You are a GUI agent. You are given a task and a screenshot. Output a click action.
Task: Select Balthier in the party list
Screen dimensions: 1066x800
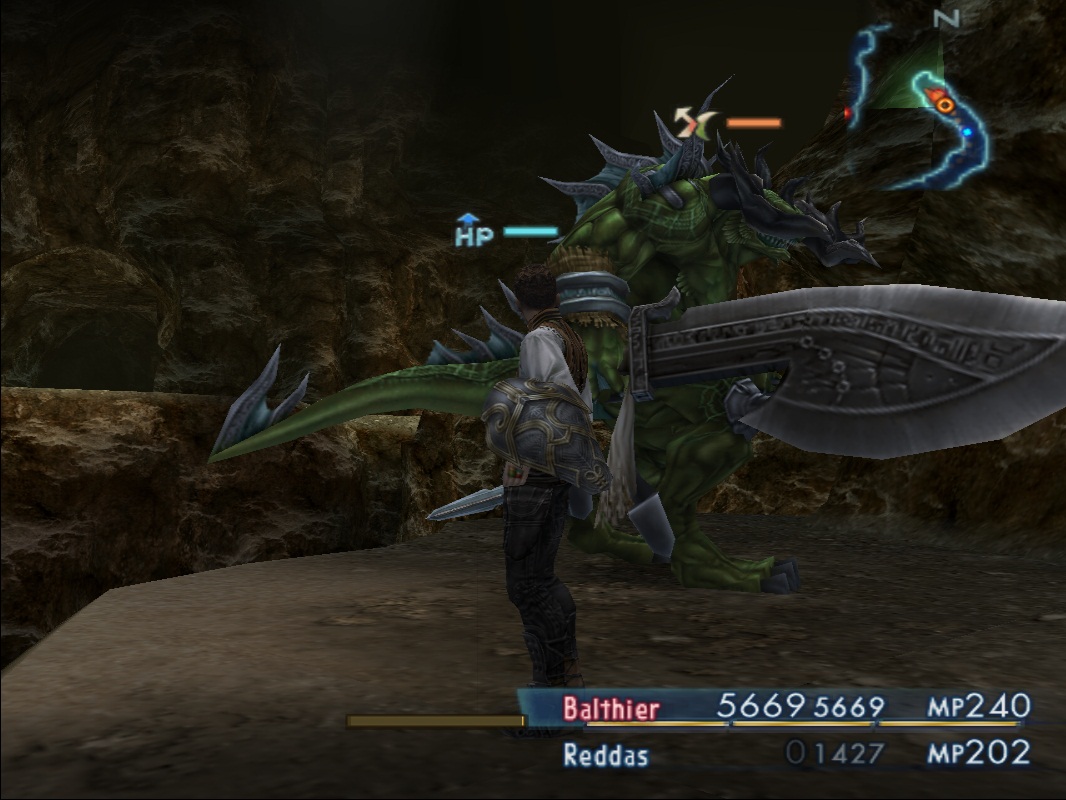611,709
